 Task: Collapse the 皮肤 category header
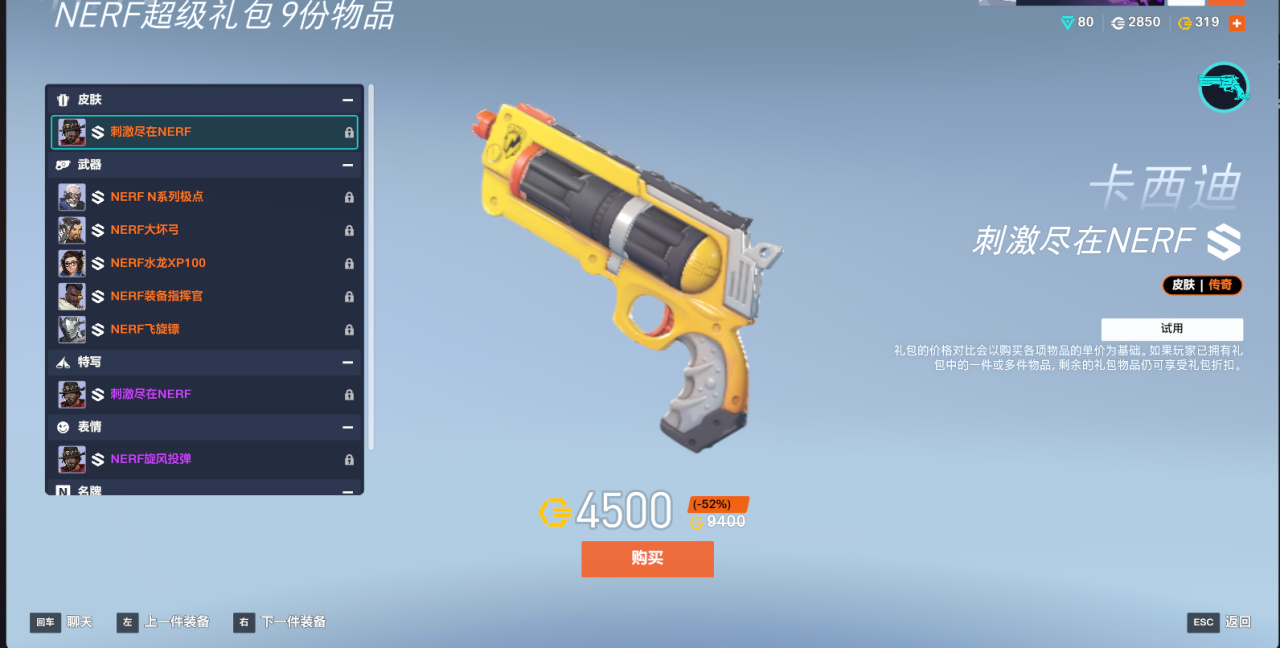347,100
